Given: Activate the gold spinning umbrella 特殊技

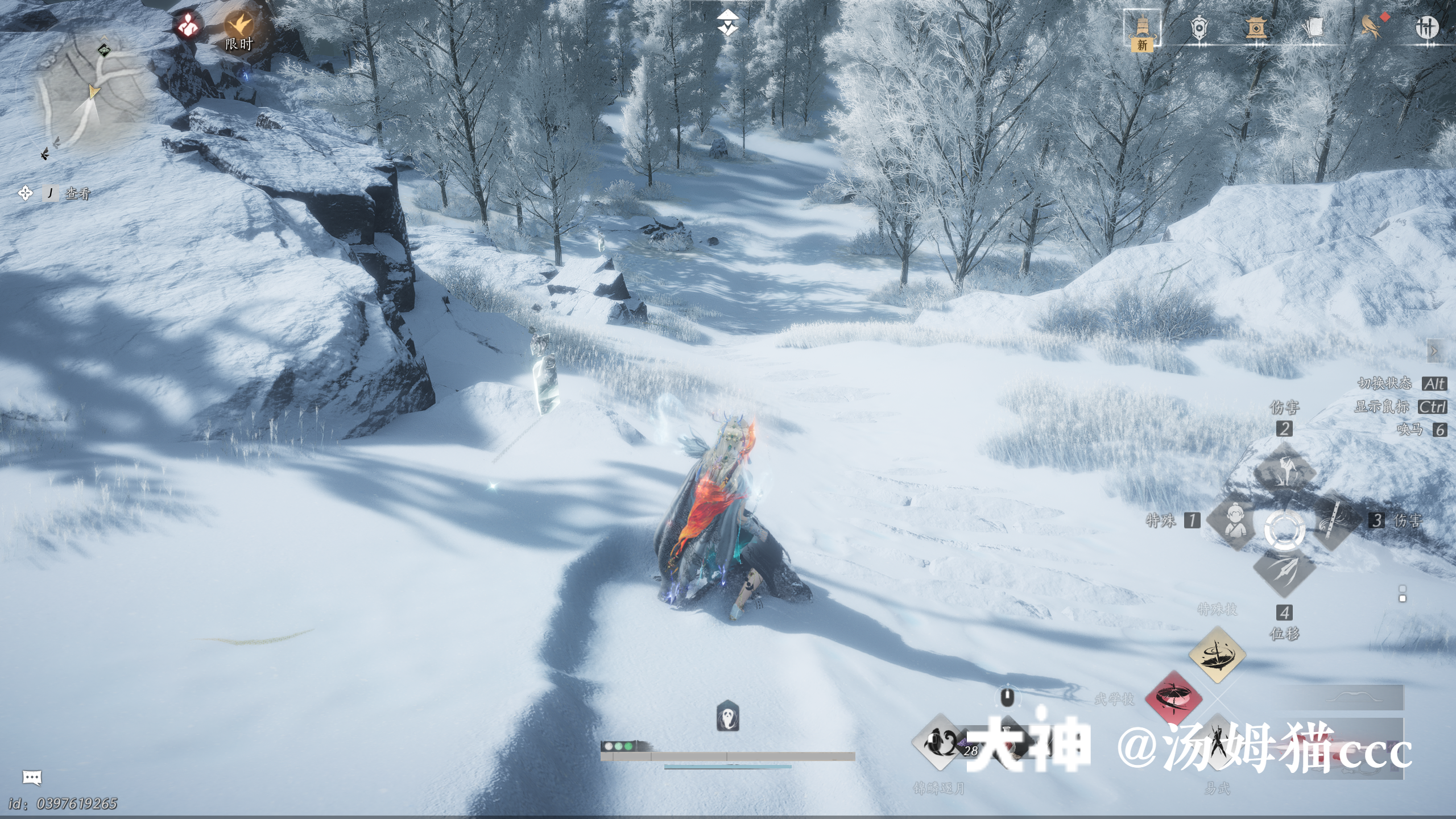Looking at the screenshot, I should pos(1217,654).
